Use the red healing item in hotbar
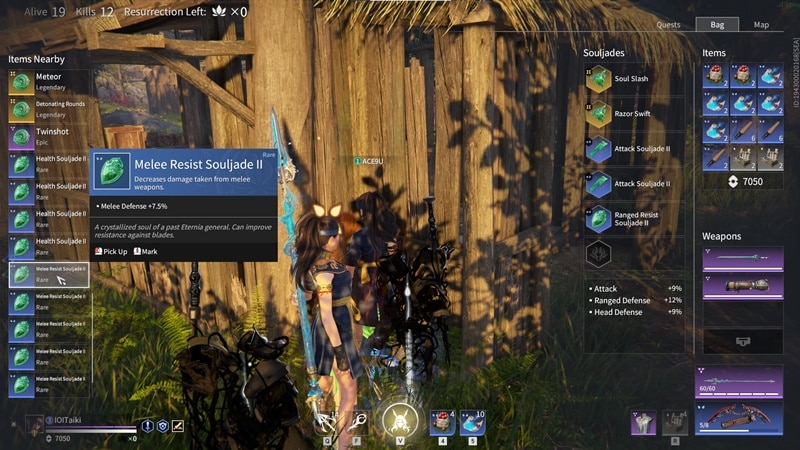This screenshot has width=800, height=450. [x=442, y=423]
